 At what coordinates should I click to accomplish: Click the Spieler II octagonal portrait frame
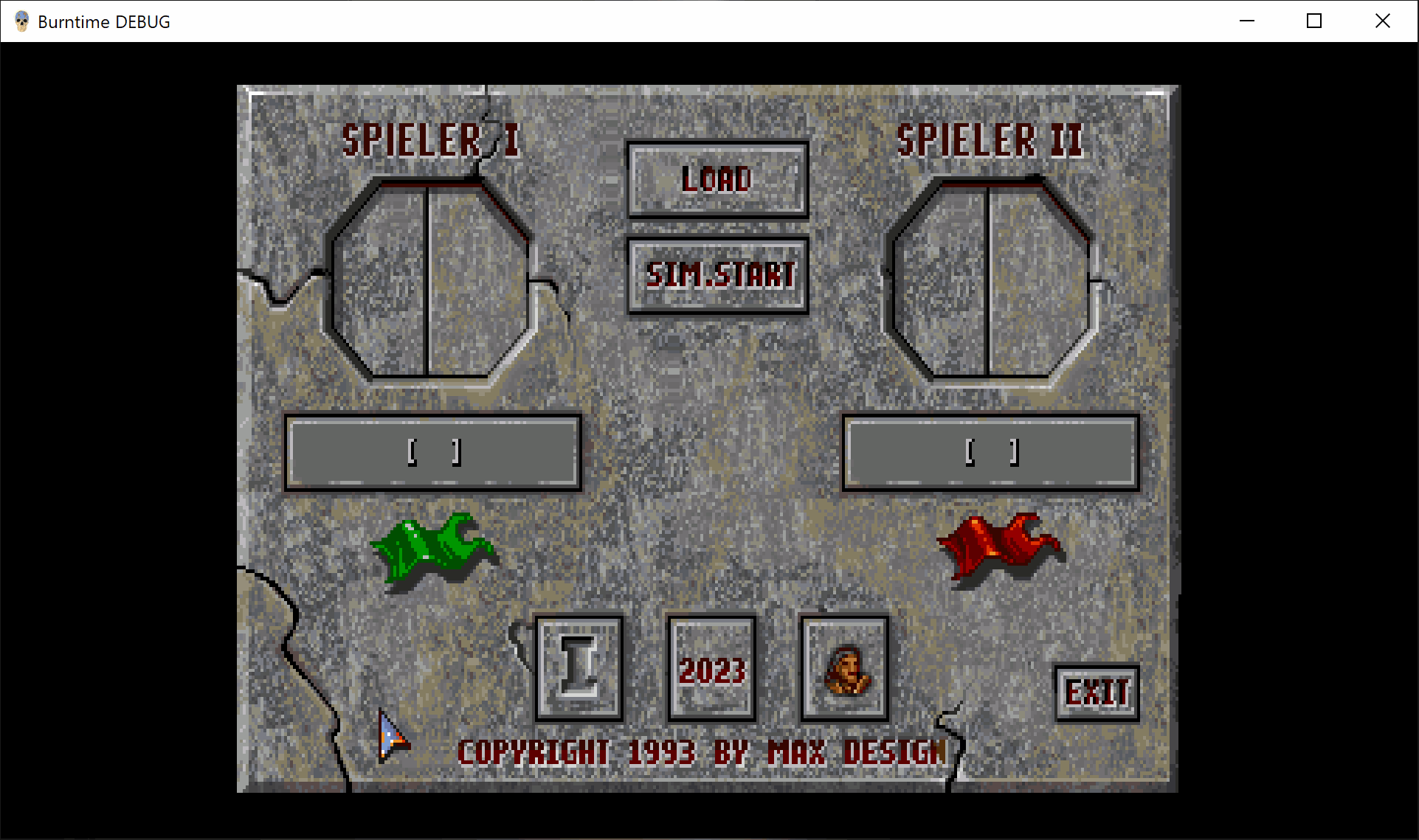coord(989,280)
